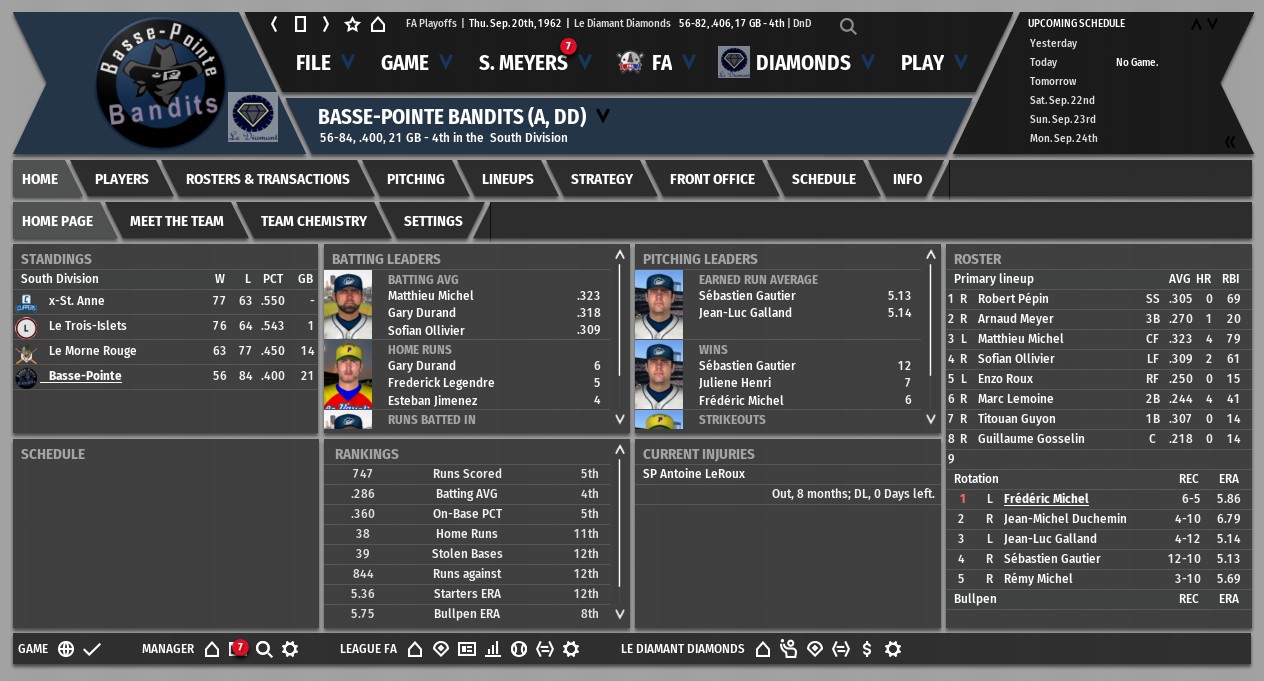View the TEAM CHEMISTRY subtab
Viewport: 1264px width, 681px height.
pyautogui.click(x=313, y=221)
